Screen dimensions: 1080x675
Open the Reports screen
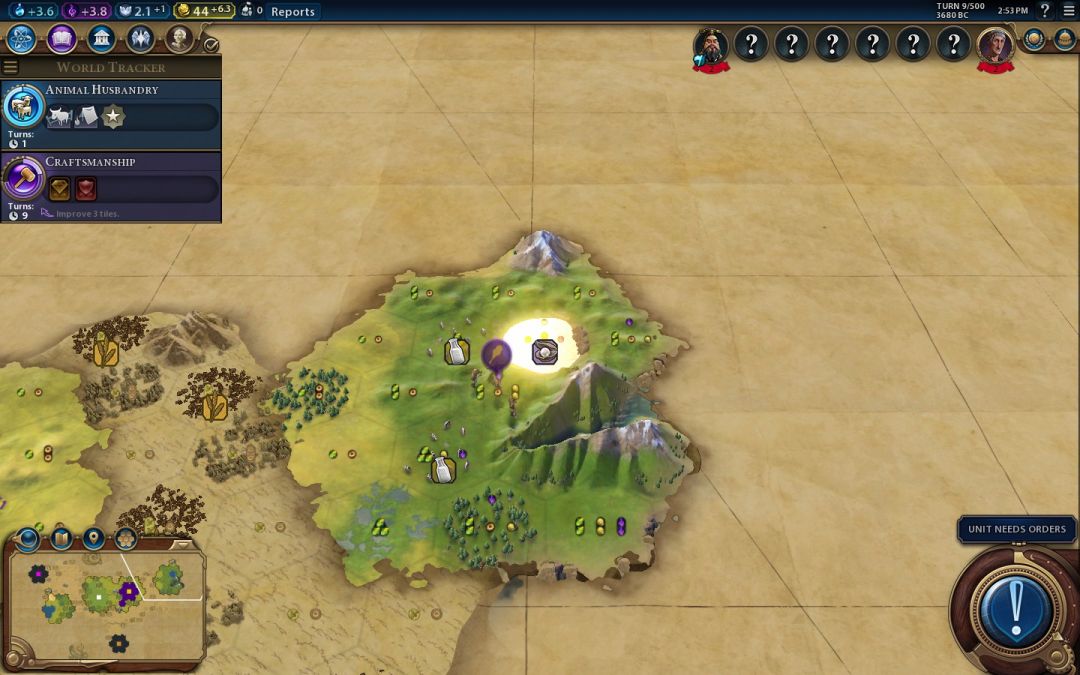292,12
